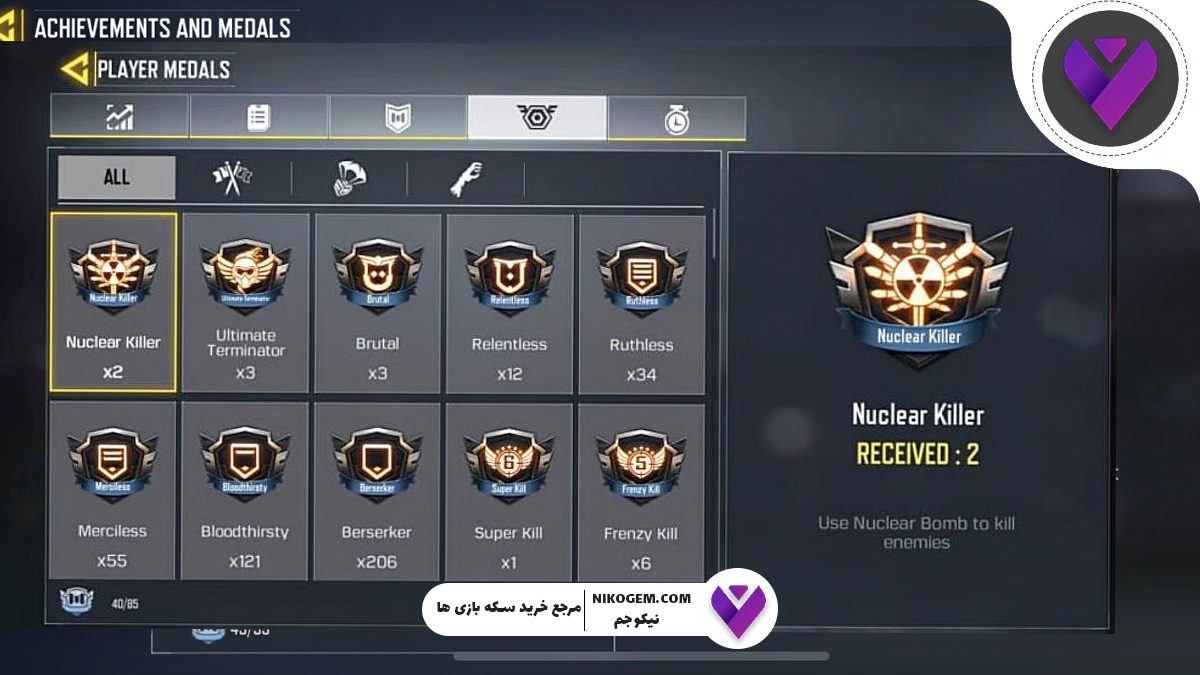1200x675 pixels.
Task: Switch to the stopwatch tab
Action: [677, 118]
